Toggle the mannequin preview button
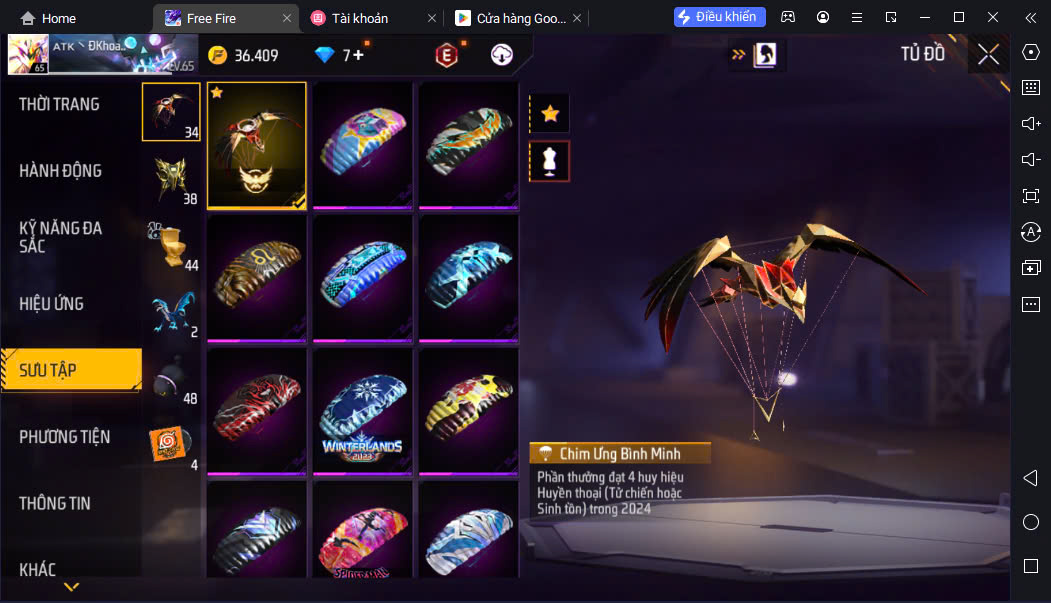The image size is (1051, 603). click(x=549, y=161)
